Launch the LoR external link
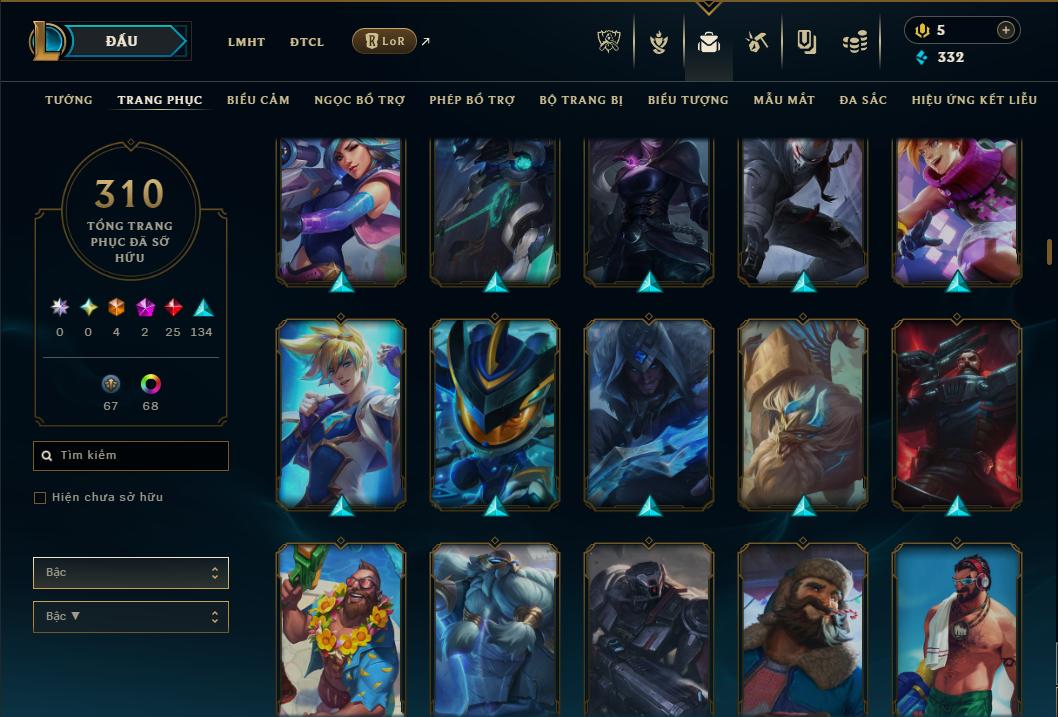 [x=385, y=41]
